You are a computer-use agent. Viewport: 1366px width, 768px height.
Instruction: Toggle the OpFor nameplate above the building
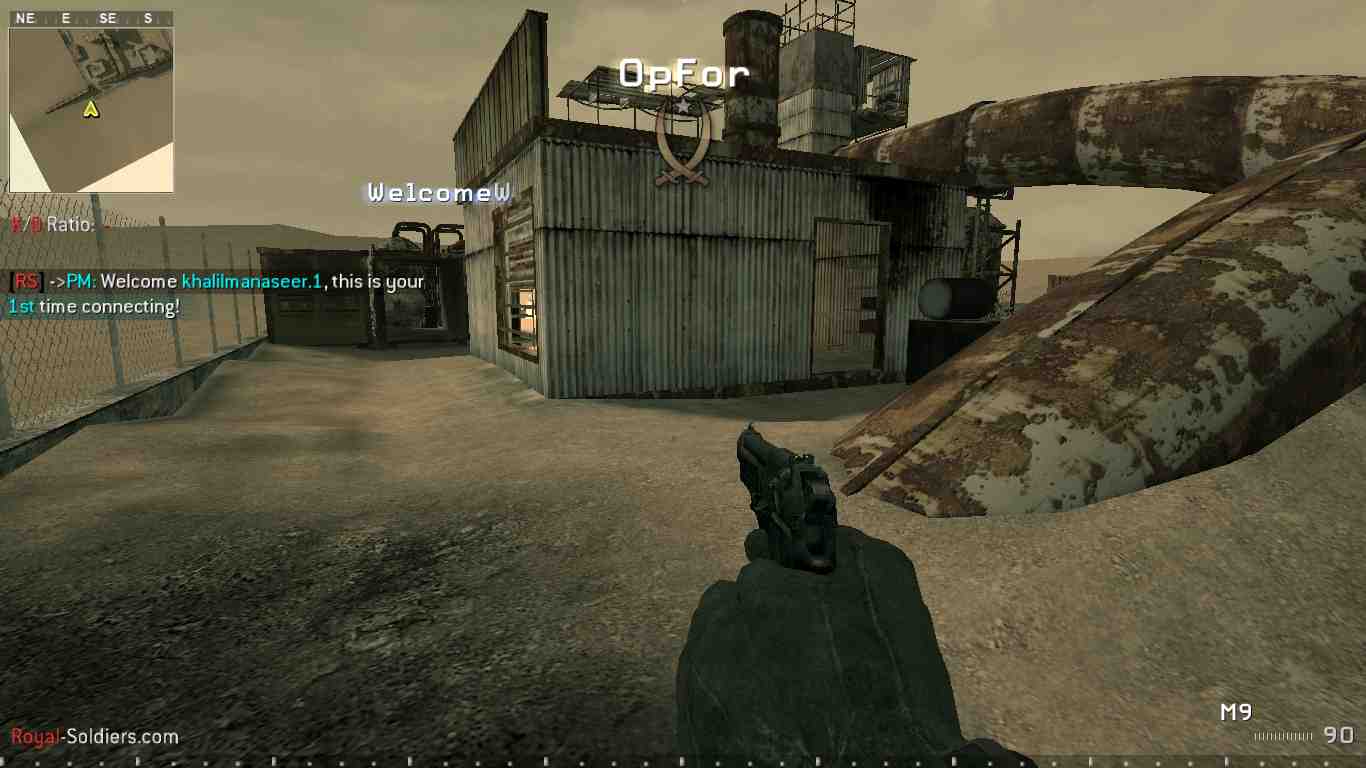pos(684,73)
